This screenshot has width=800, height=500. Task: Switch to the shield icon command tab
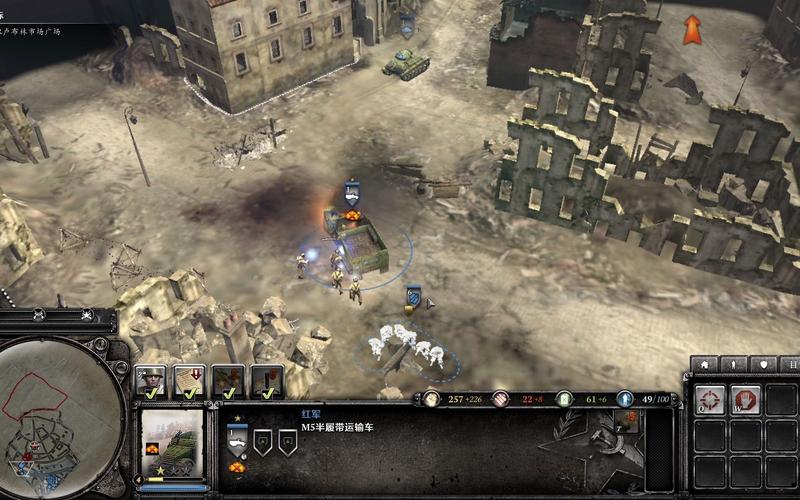[x=764, y=365]
